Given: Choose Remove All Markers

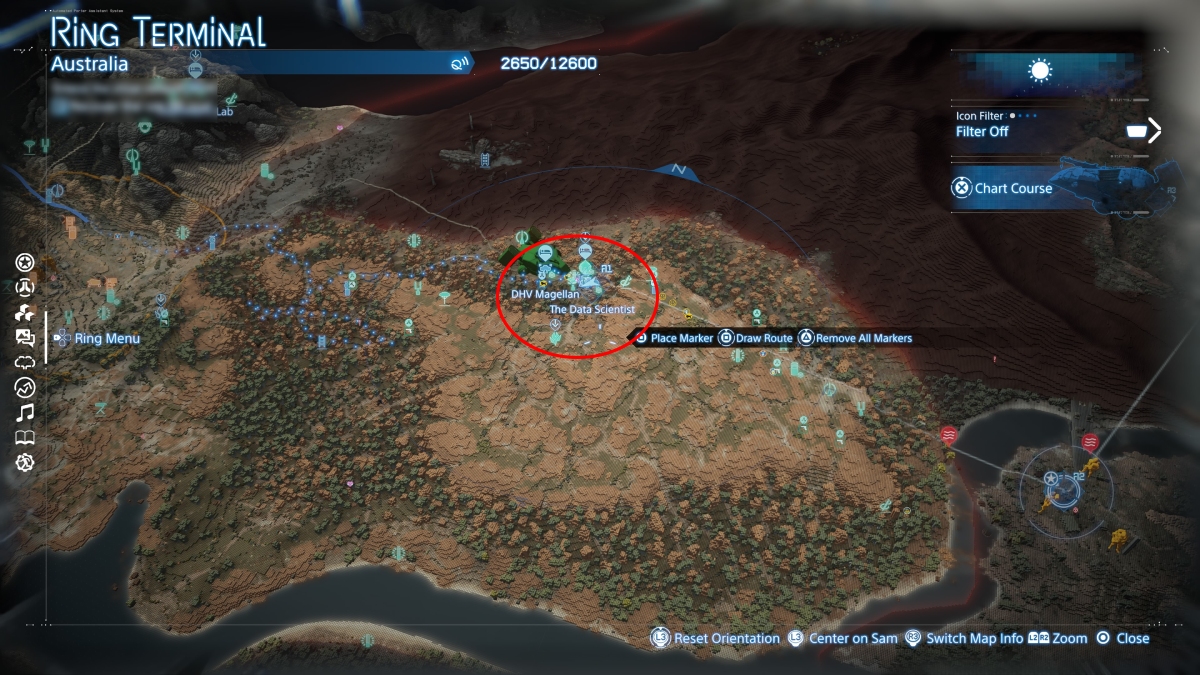Looking at the screenshot, I should (x=856, y=338).
